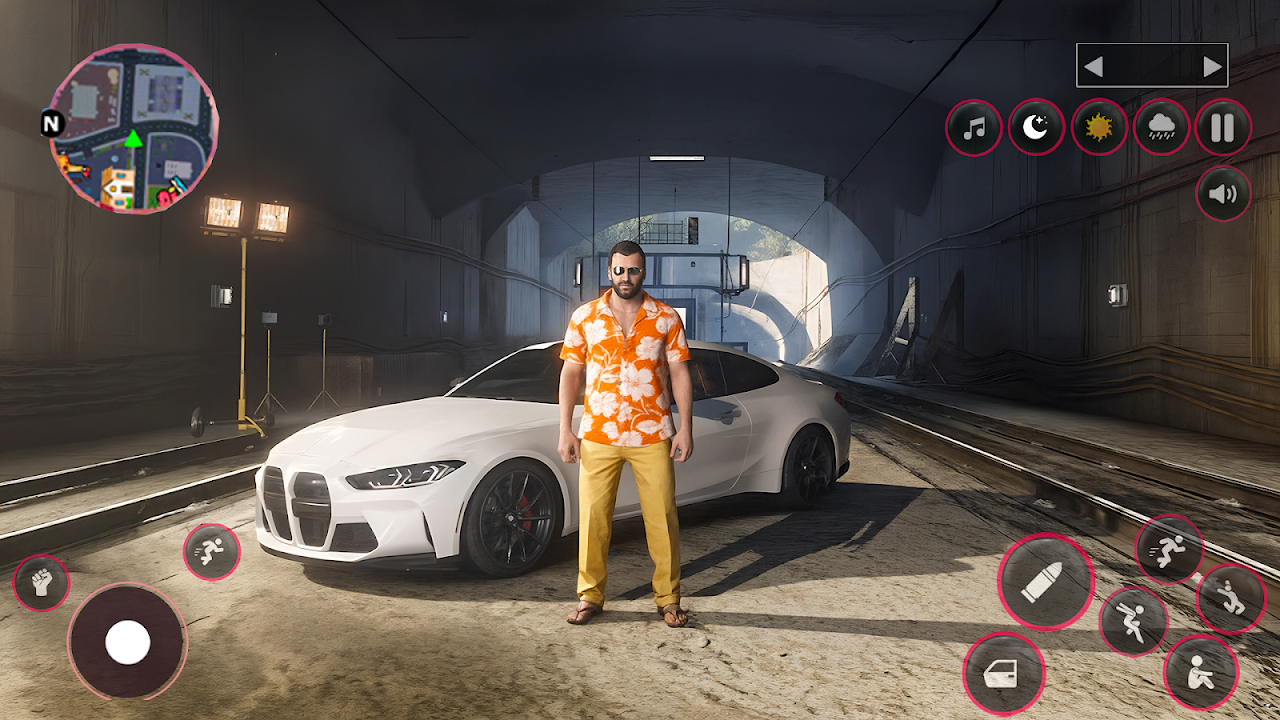Open the circular minimap
Image resolution: width=1280 pixels, height=720 pixels.
point(133,128)
